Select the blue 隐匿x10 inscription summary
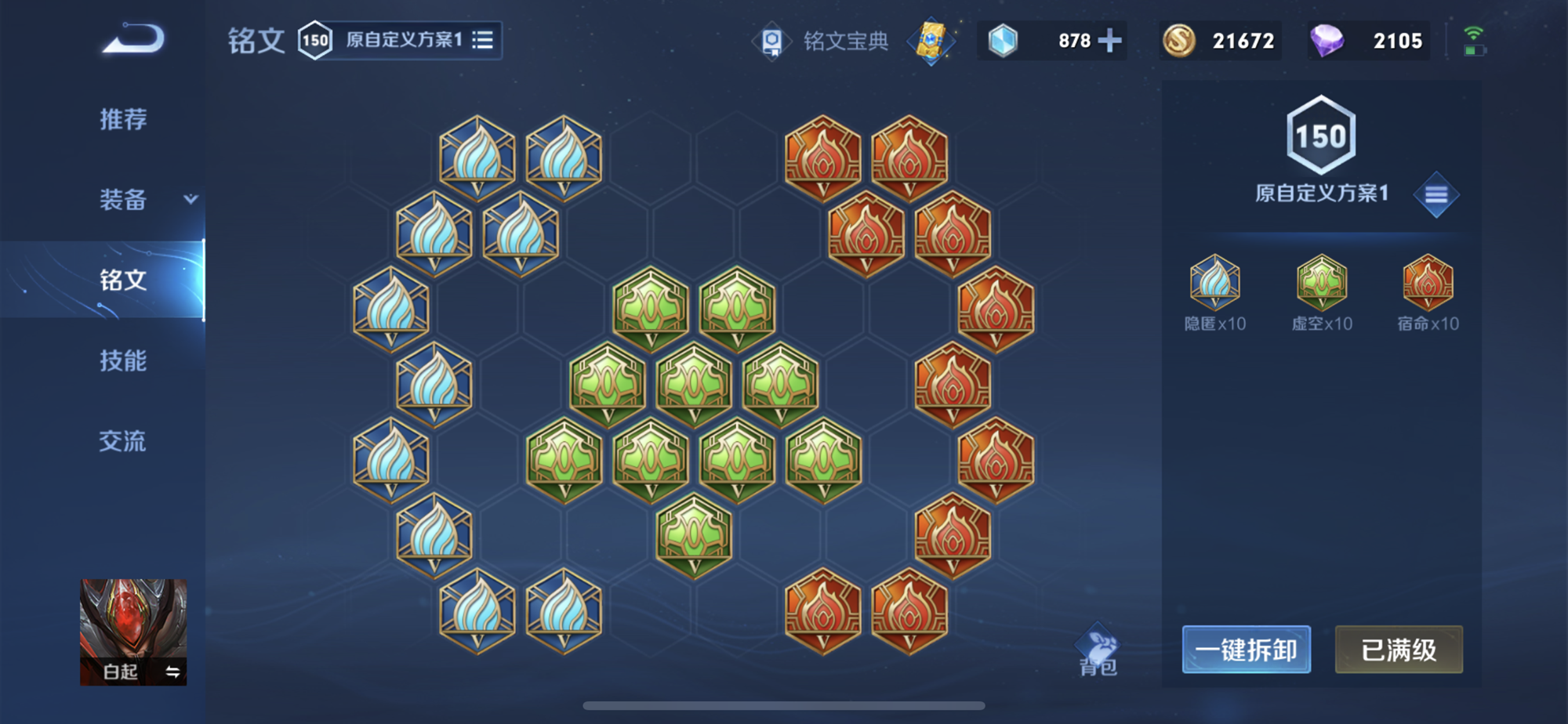 pos(1214,291)
